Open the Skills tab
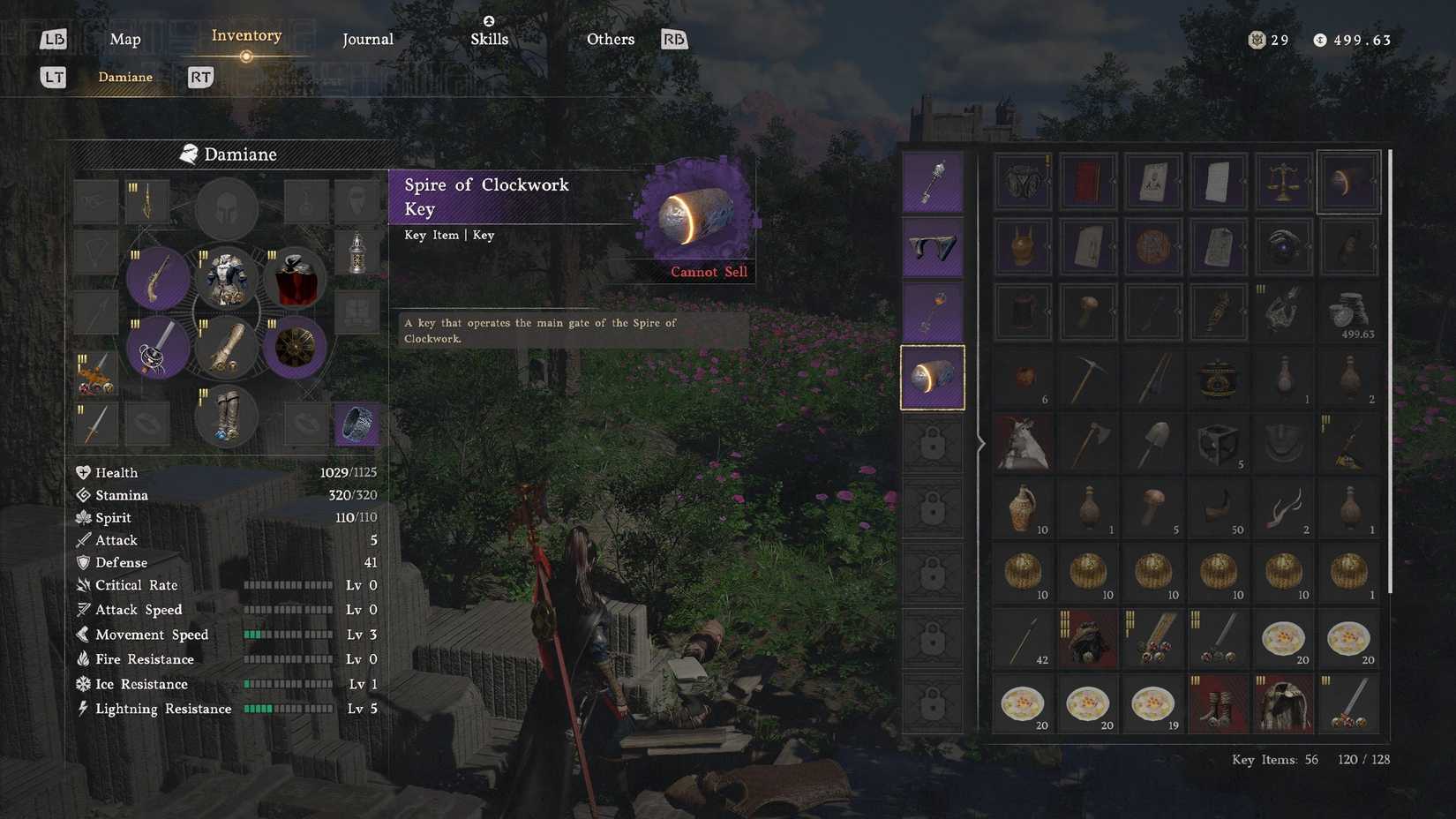This screenshot has width=1456, height=819. [489, 39]
